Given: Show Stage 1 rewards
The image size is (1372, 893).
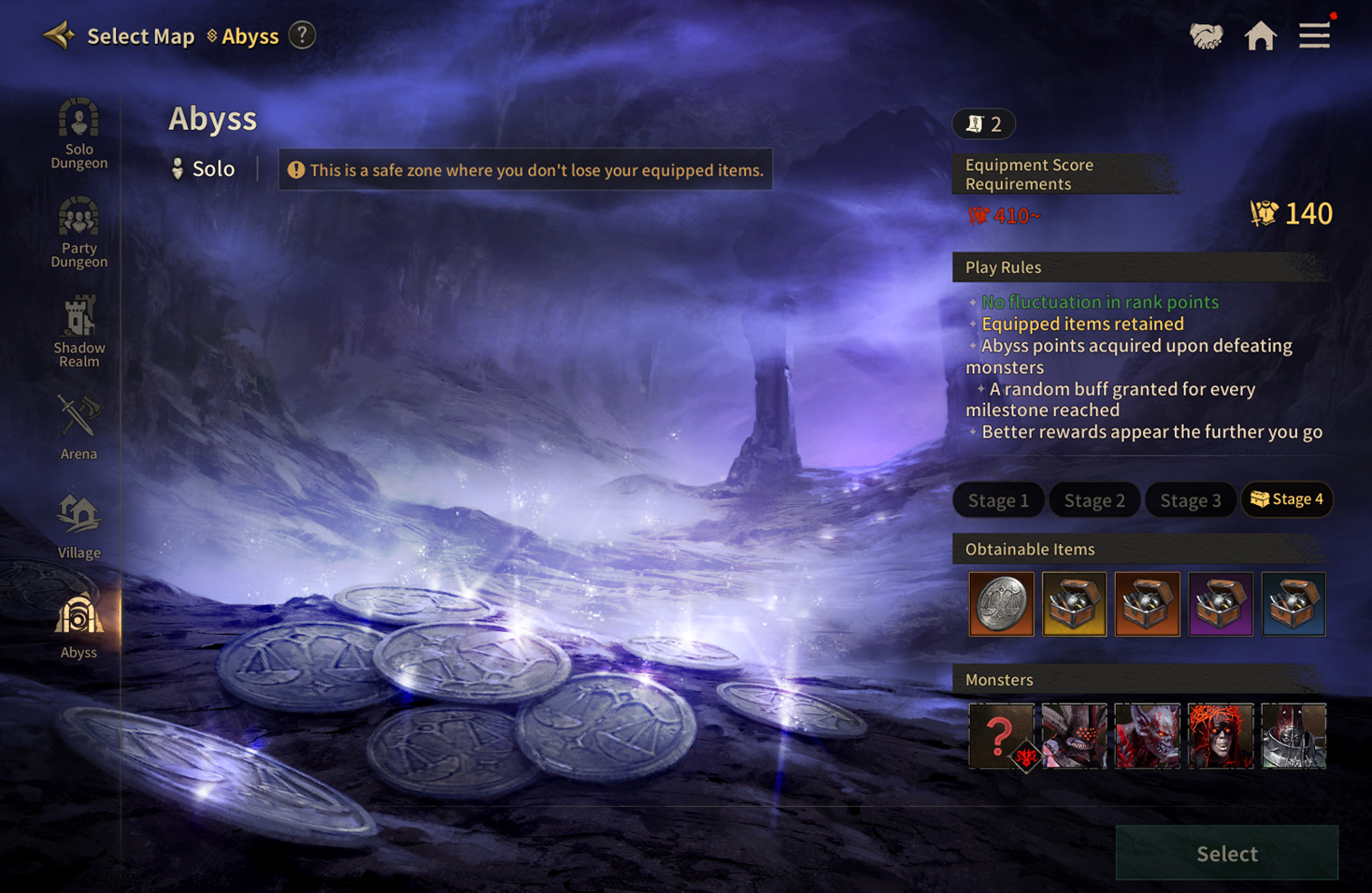Looking at the screenshot, I should (x=998, y=500).
